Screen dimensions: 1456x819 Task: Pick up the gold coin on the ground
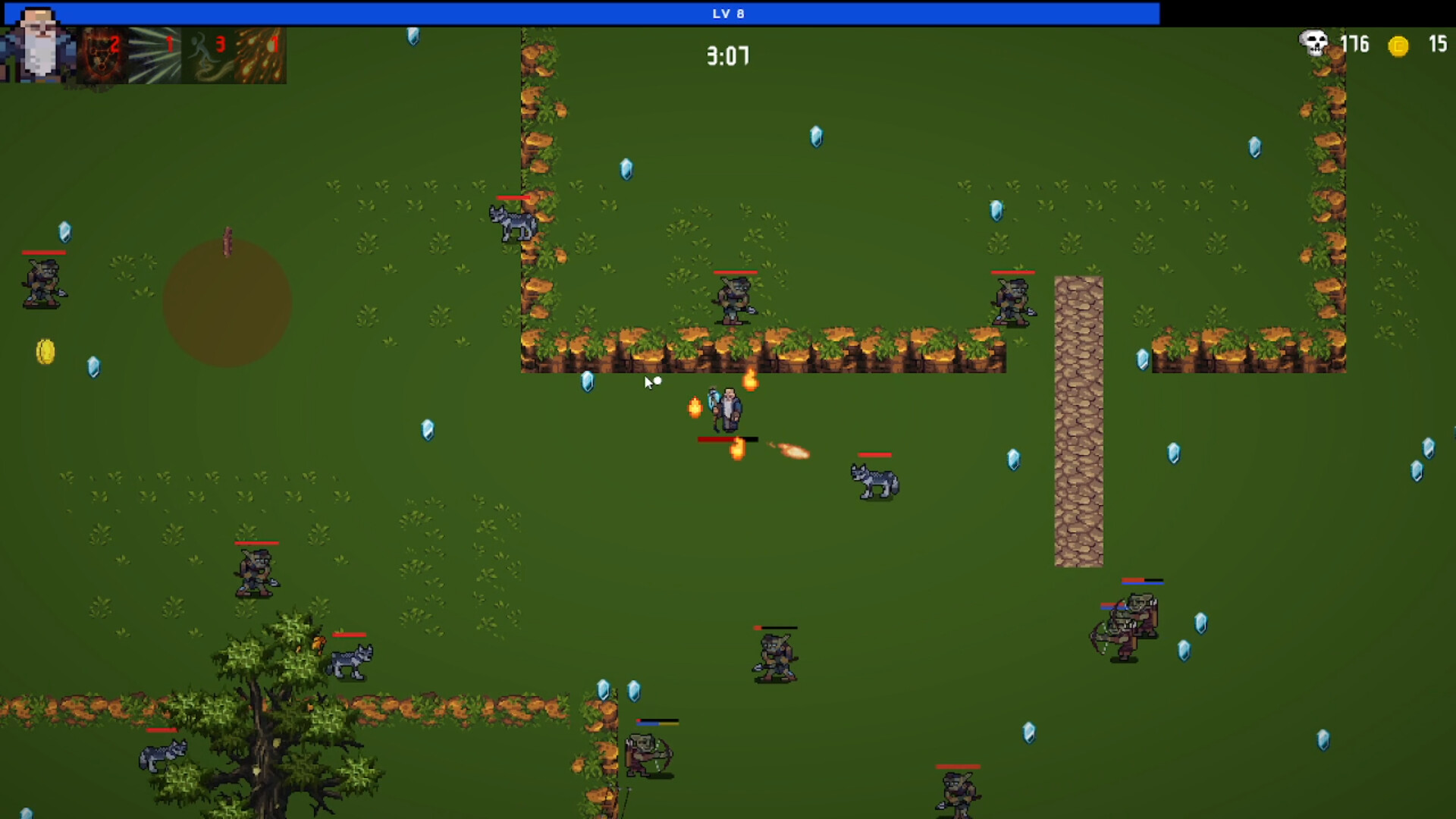coord(43,351)
